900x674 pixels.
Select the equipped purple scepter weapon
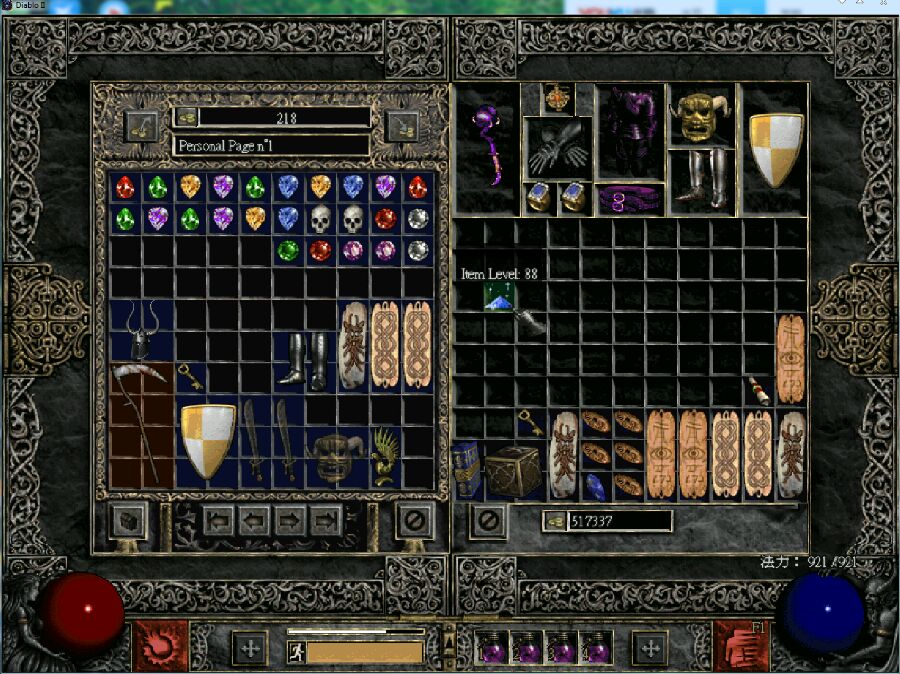coord(487,147)
